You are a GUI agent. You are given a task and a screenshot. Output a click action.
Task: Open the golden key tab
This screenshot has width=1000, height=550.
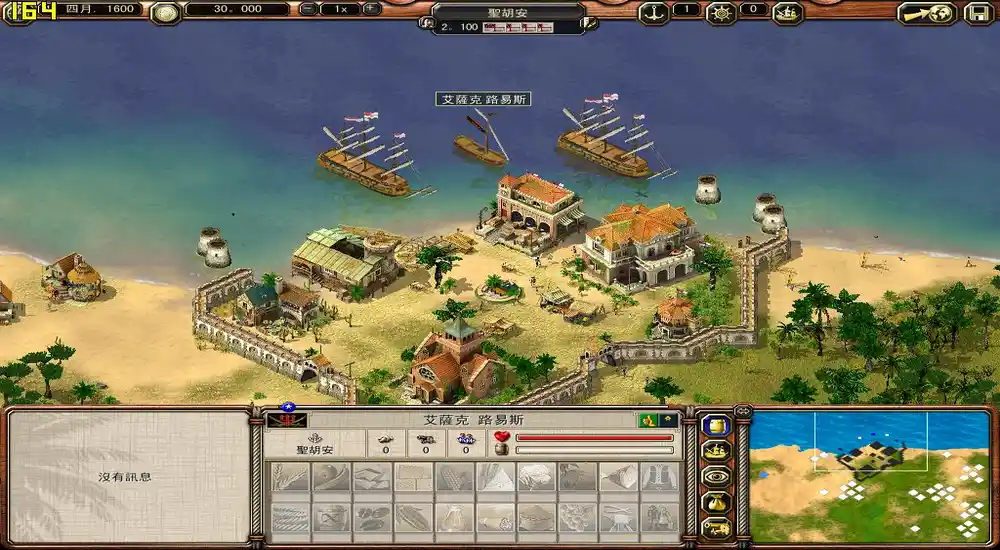coord(716,527)
